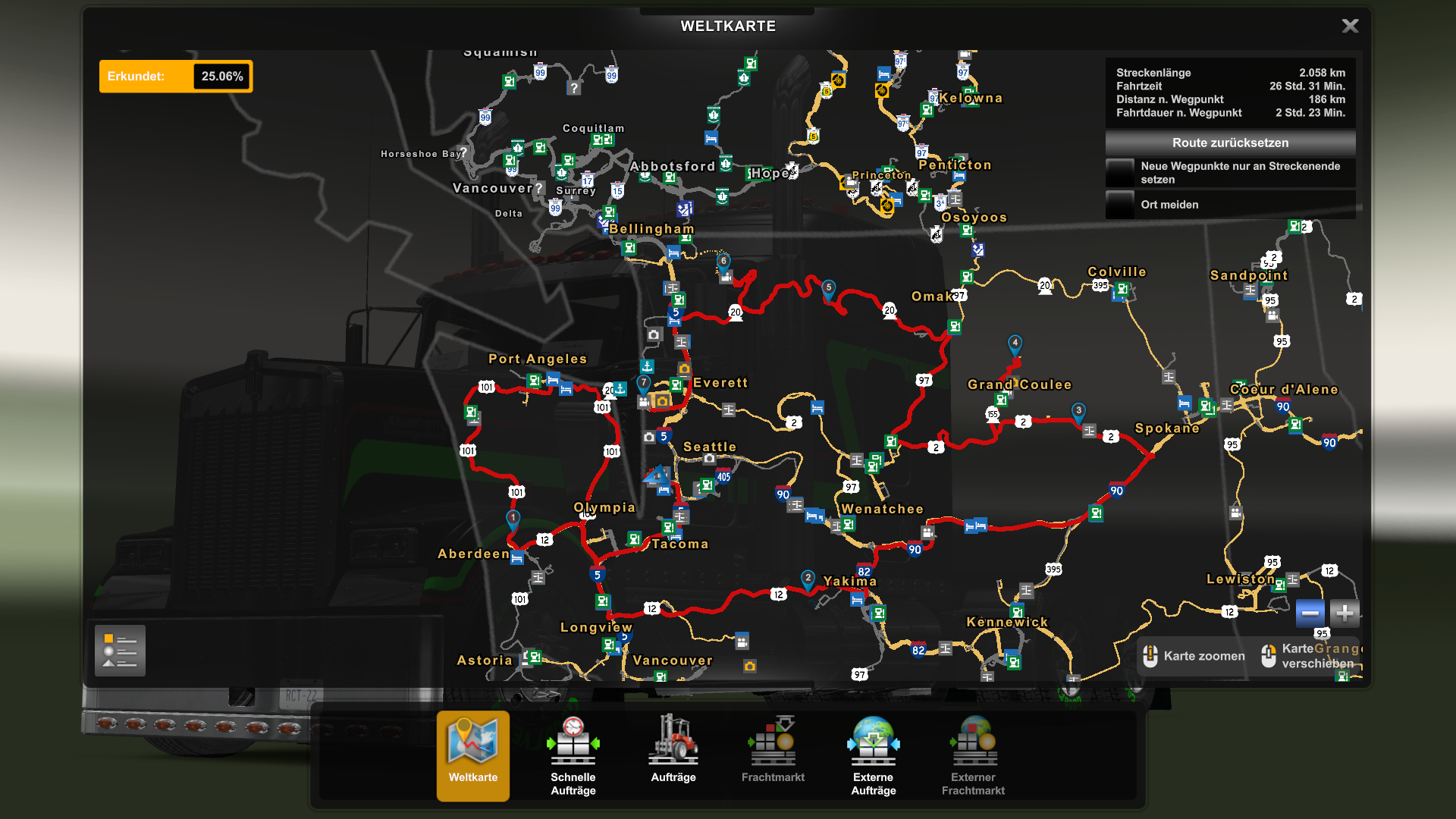This screenshot has height=819, width=1456.
Task: Select waypoint marker 4 near Grand Coulee
Action: pyautogui.click(x=1015, y=342)
